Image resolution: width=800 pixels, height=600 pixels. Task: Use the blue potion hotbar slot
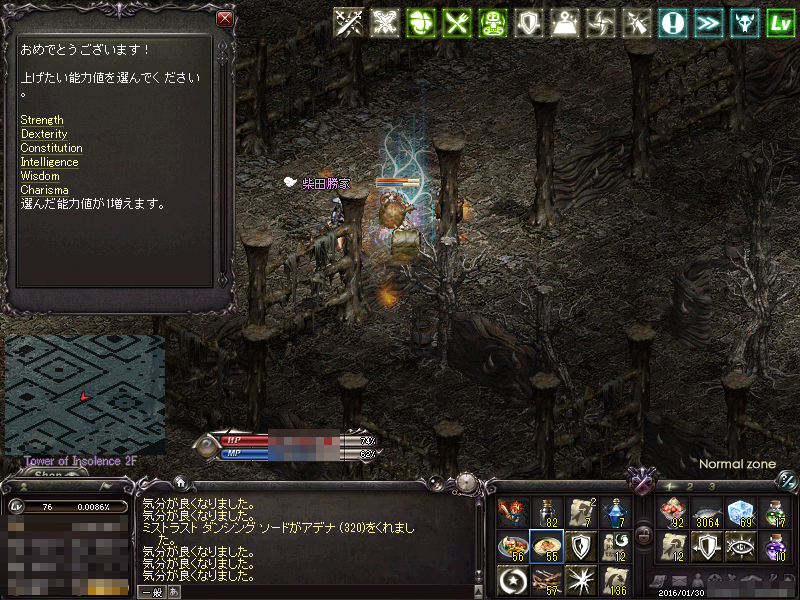click(614, 512)
